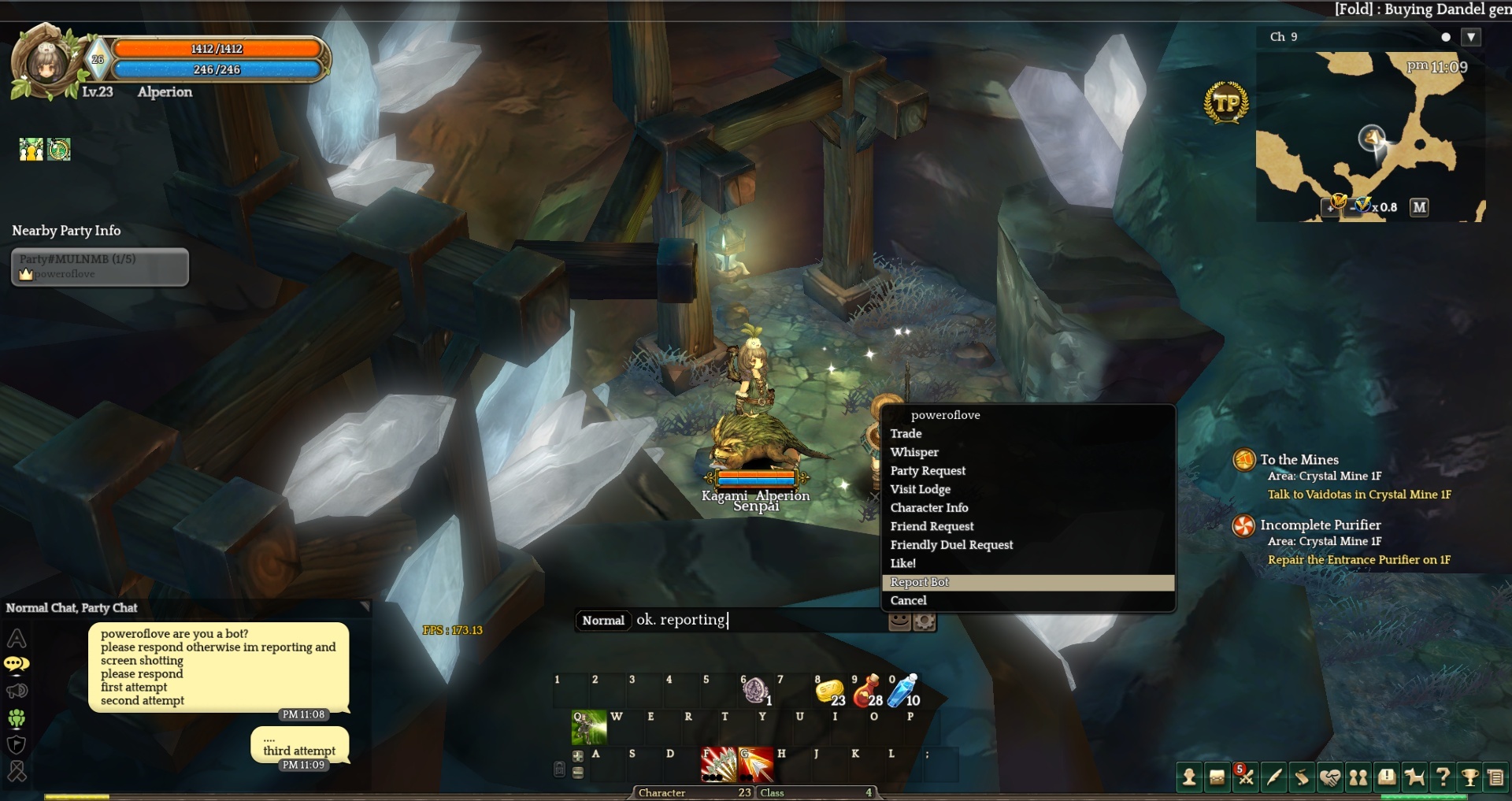Viewport: 1512px width, 801px height.
Task: Open the TP gold medal shop icon
Action: pyautogui.click(x=1226, y=103)
